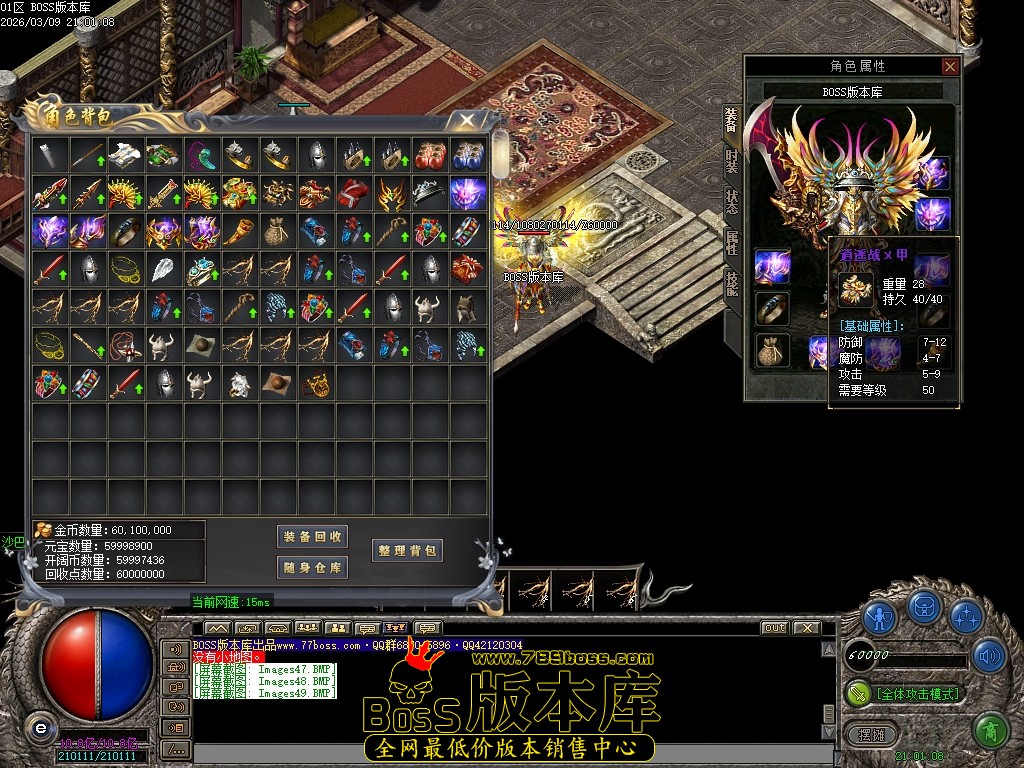Viewport: 1024px width, 768px height.
Task: Click the golden curved horn item
Action: [x=240, y=231]
